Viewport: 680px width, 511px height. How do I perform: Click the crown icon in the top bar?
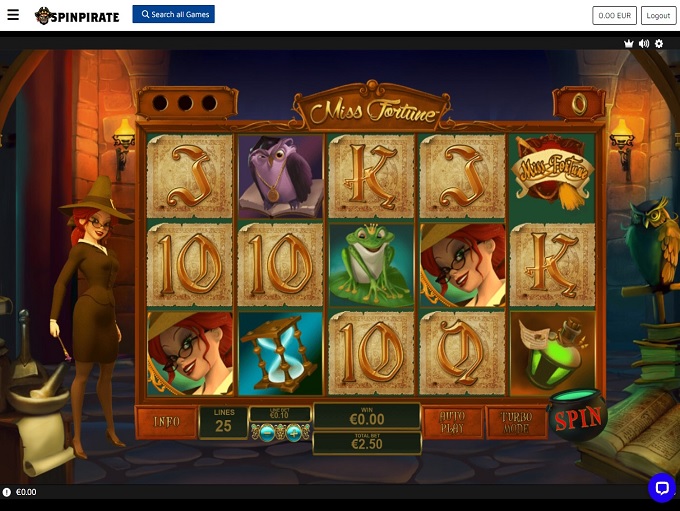(628, 44)
